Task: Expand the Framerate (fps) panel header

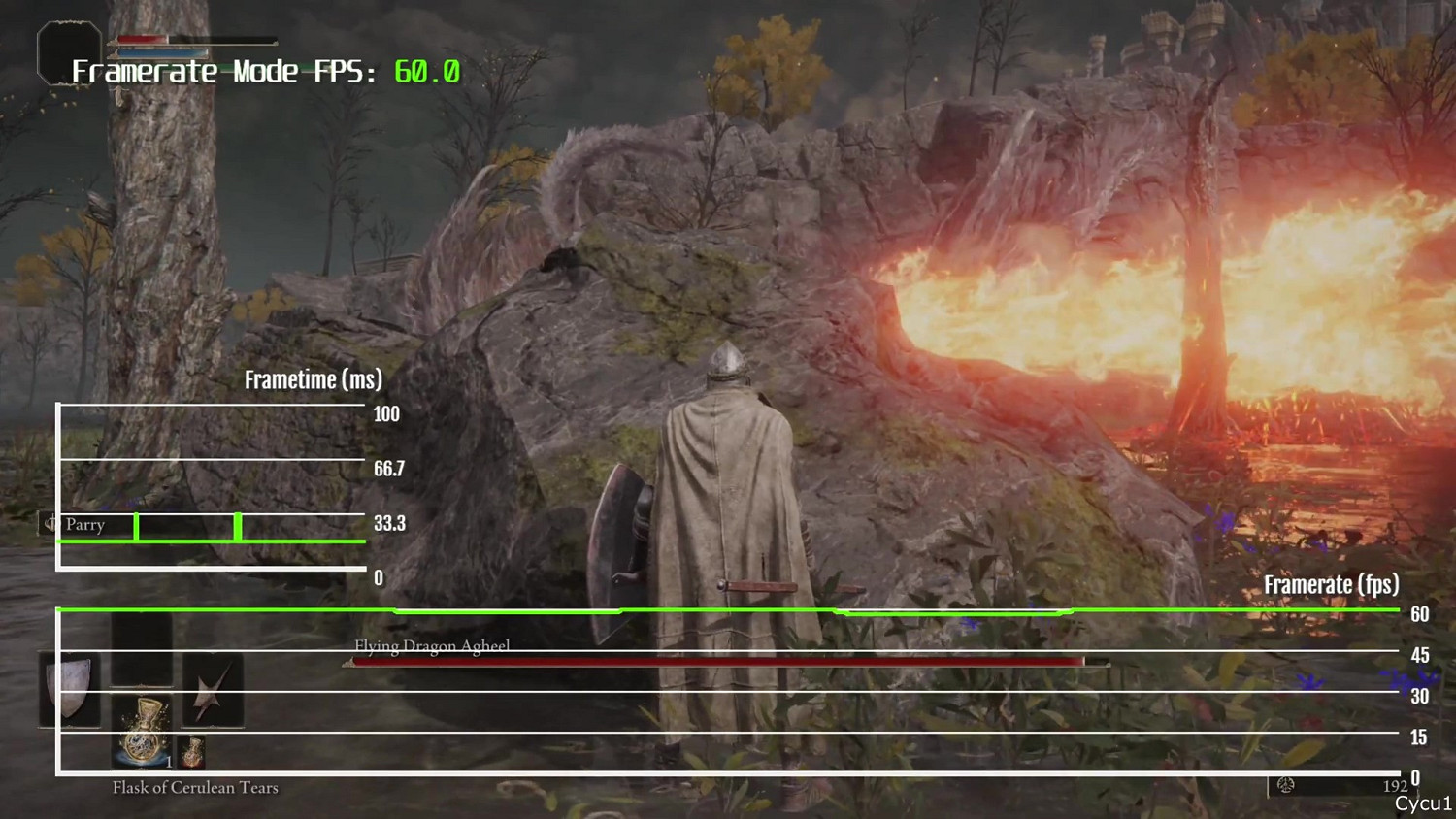Action: coord(1331,584)
